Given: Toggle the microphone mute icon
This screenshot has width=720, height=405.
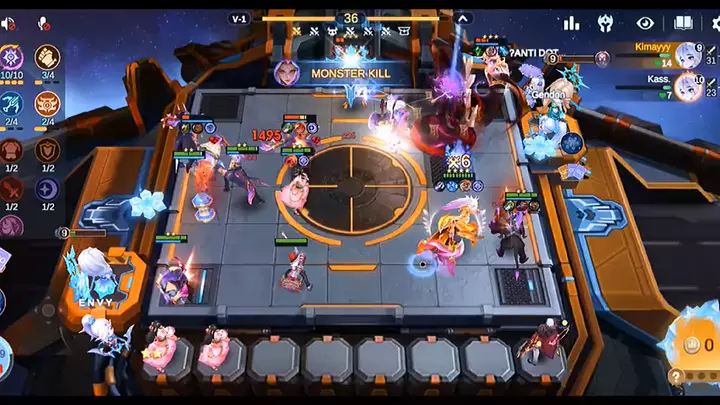Looking at the screenshot, I should pos(43,22).
